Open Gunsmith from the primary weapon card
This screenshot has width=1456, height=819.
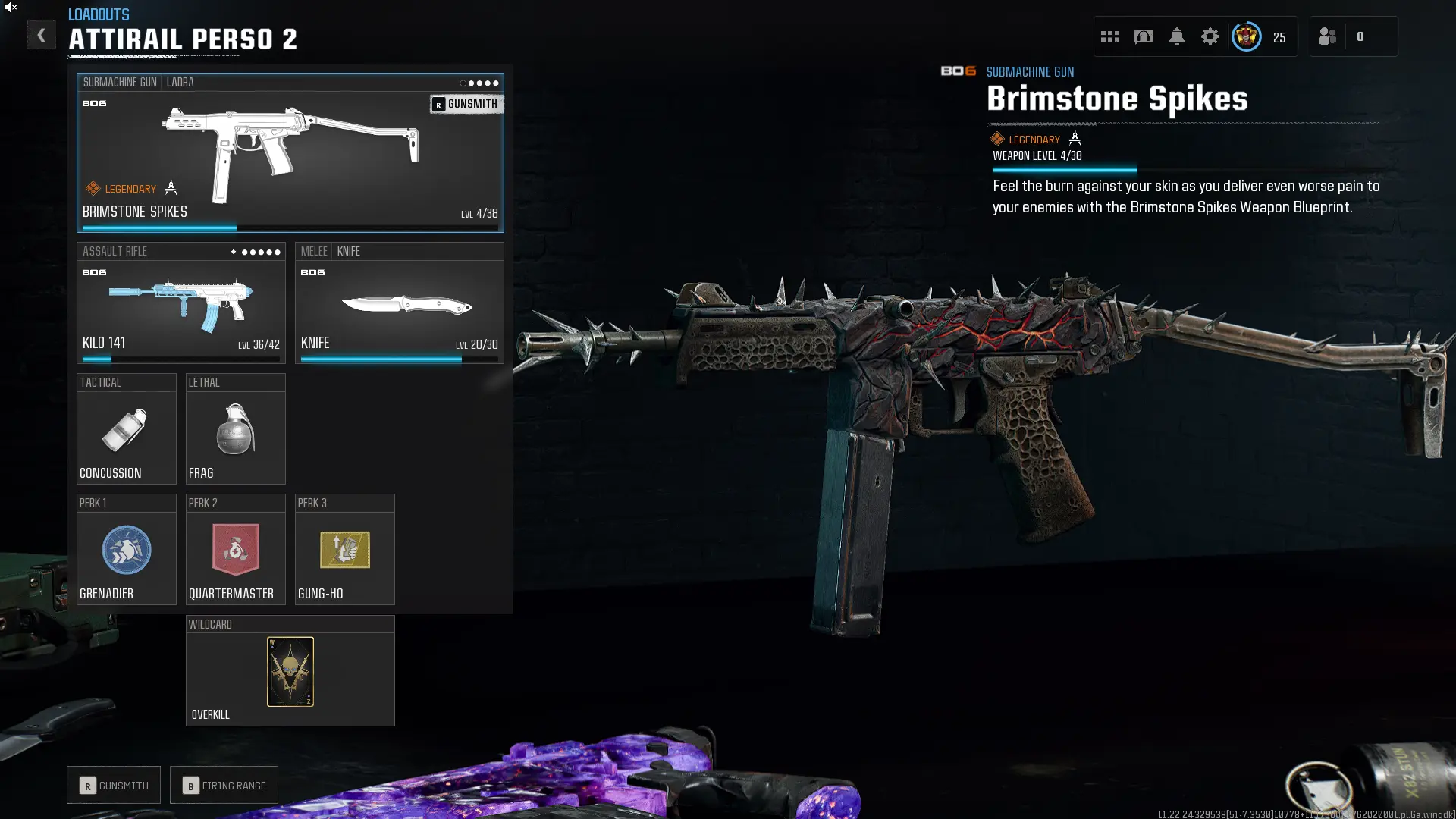tap(466, 104)
